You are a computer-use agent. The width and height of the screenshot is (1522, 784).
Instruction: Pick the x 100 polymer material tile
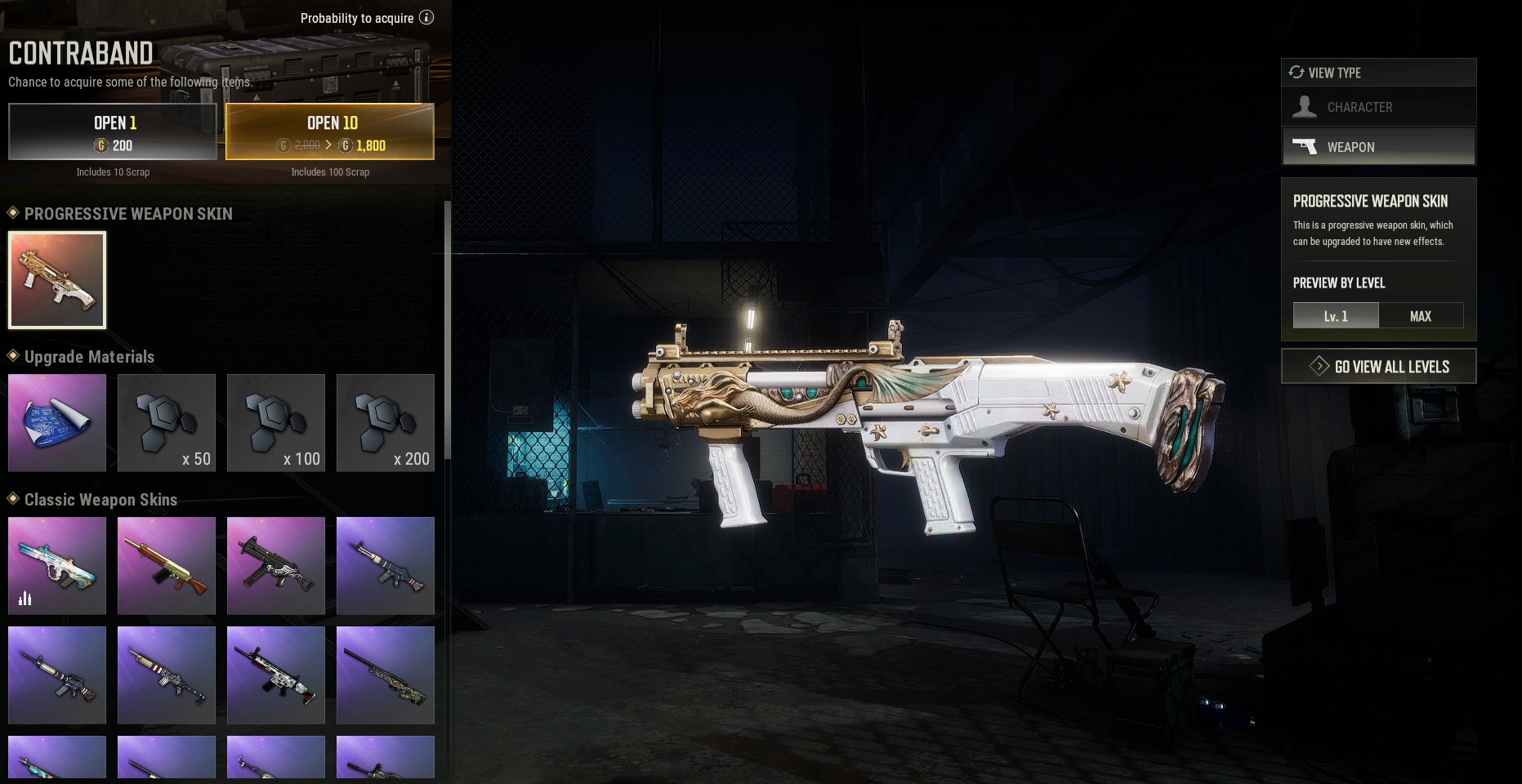(276, 423)
